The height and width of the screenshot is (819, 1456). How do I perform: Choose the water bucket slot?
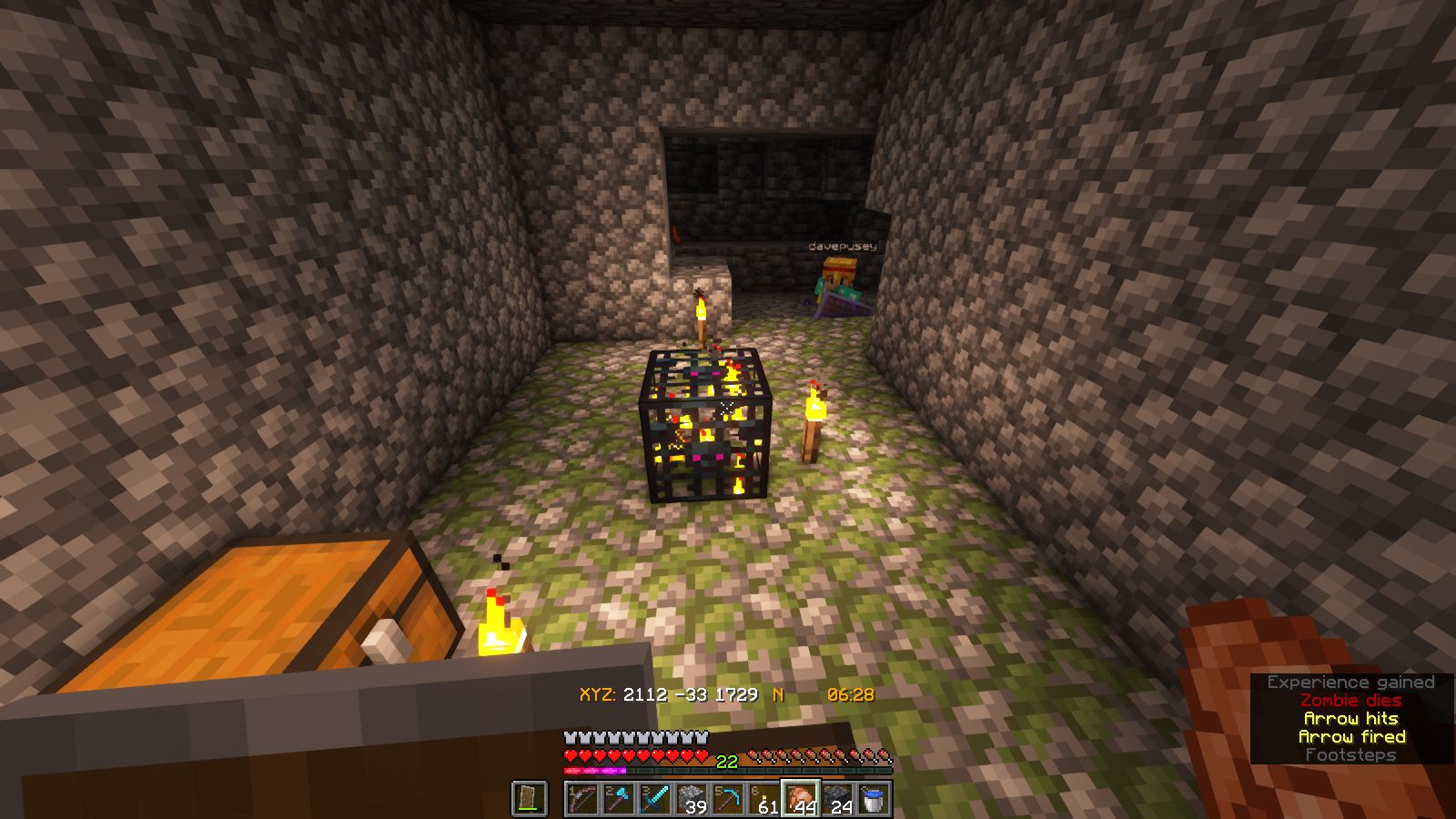(874, 799)
